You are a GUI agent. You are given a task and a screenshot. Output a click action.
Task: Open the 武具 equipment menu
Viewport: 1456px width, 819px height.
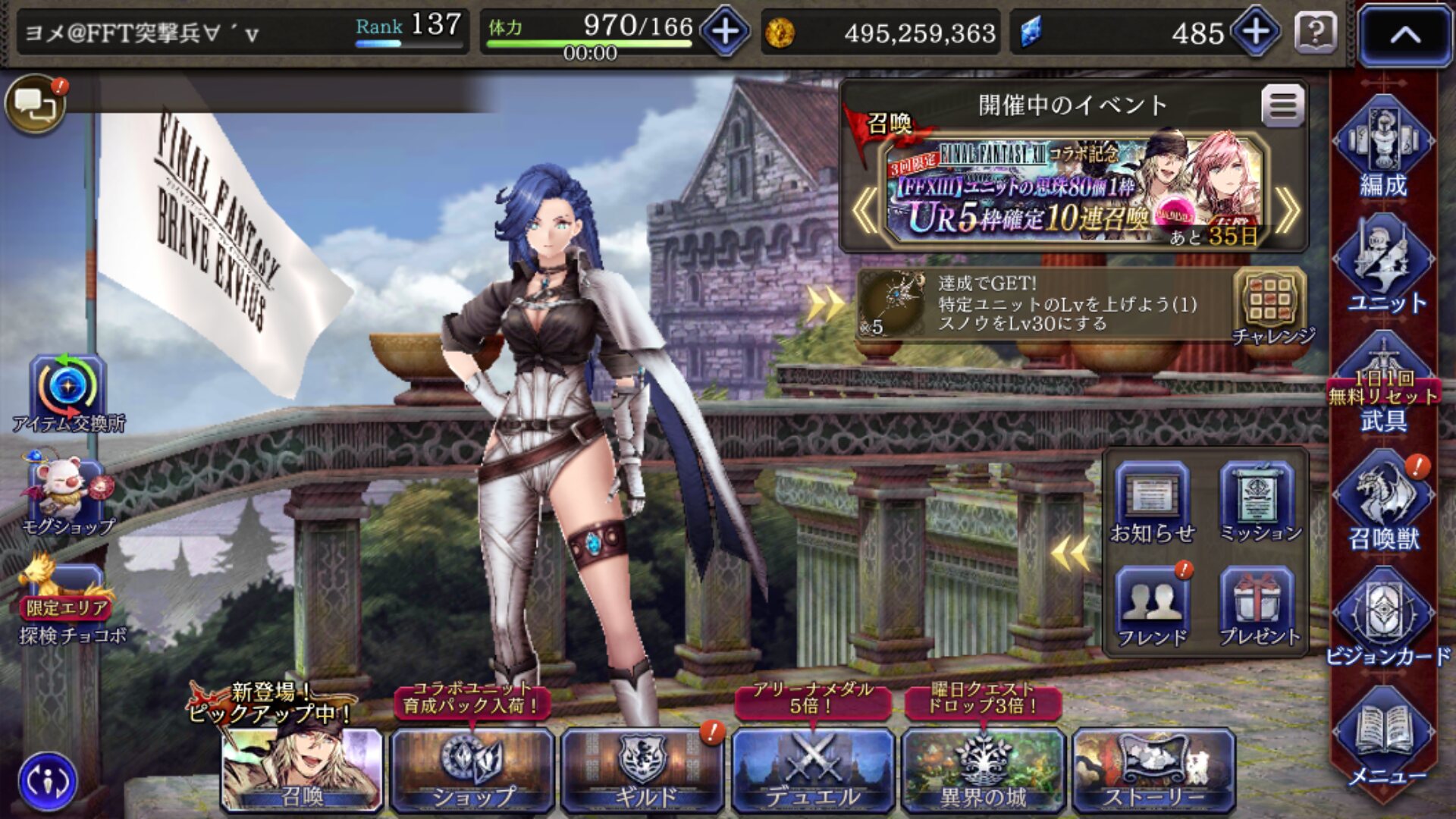pos(1383,387)
